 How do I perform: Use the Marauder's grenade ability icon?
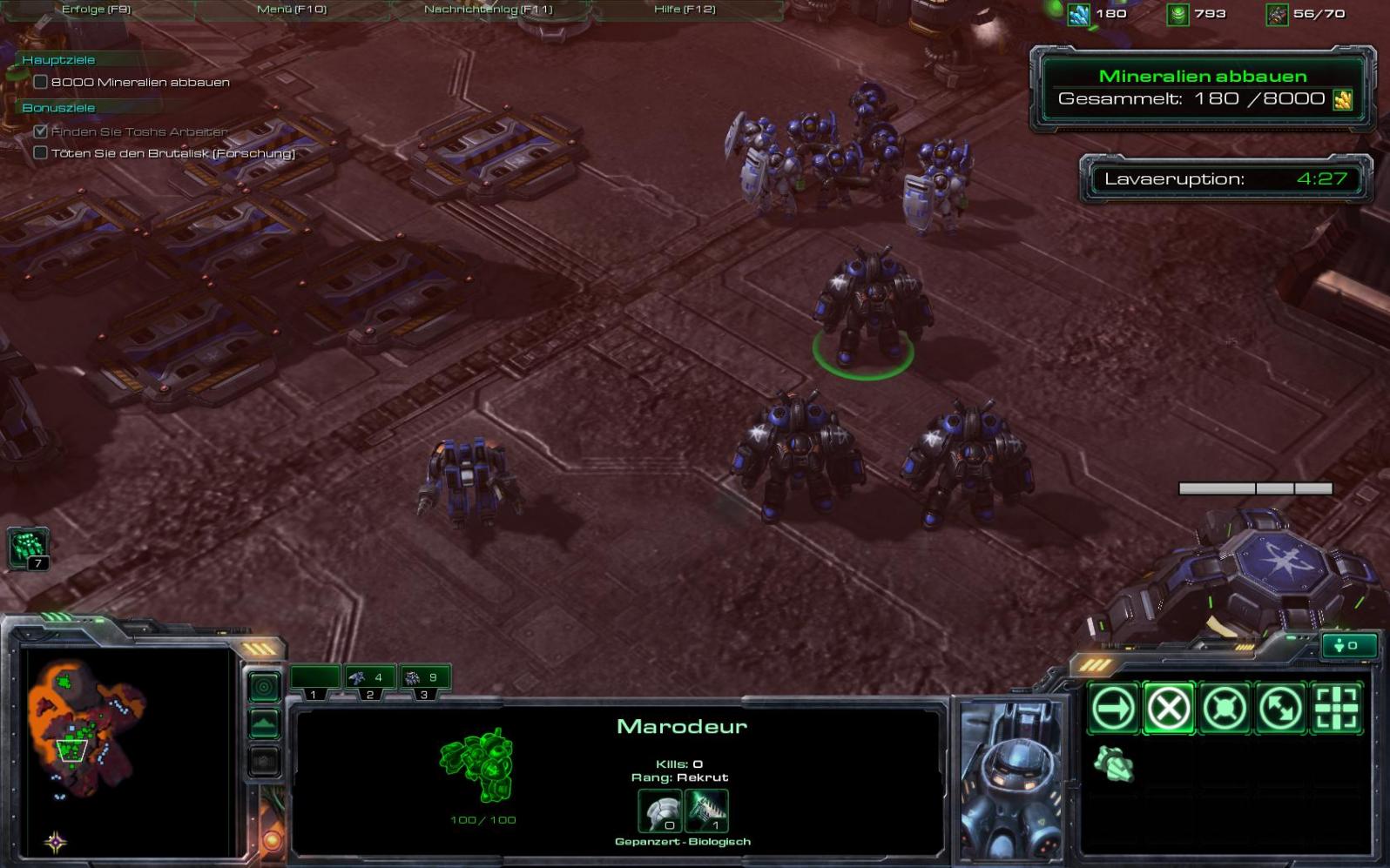tap(1113, 764)
